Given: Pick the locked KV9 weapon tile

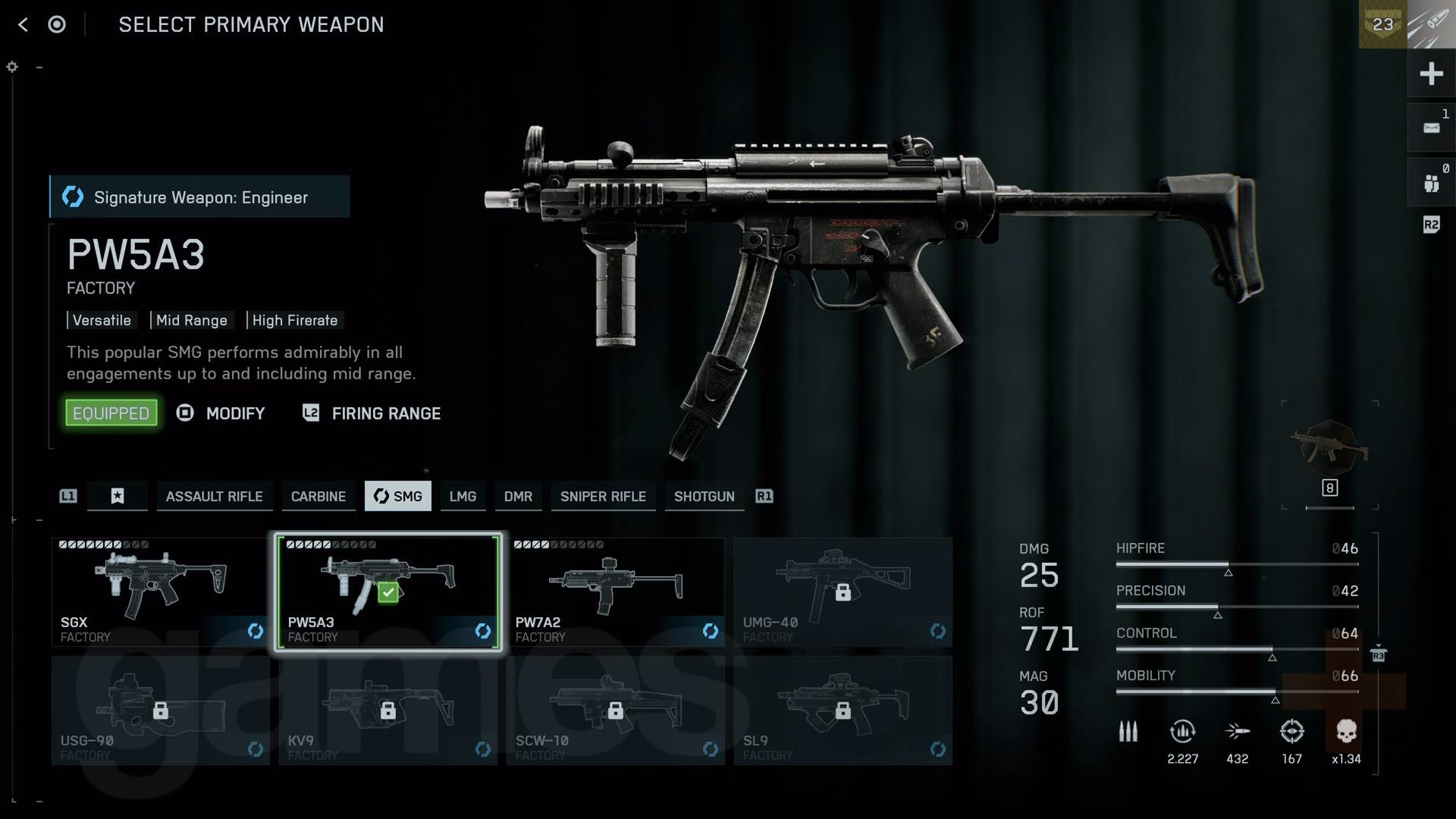Looking at the screenshot, I should point(388,711).
